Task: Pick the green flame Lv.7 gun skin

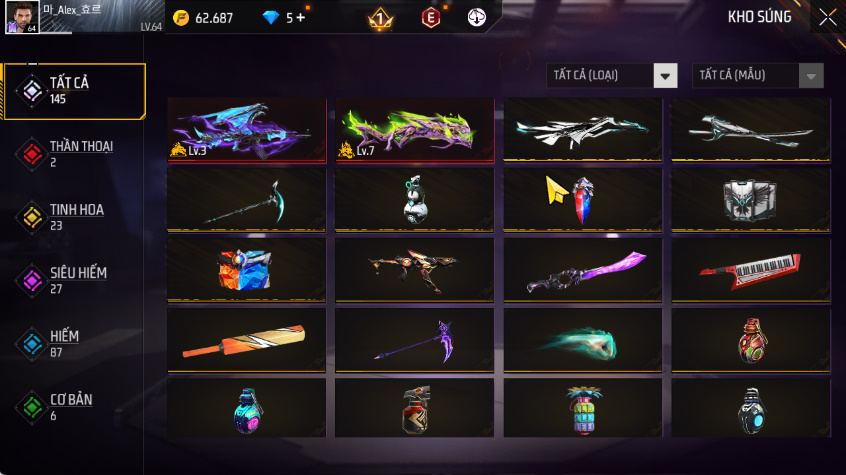Action: 414,130
